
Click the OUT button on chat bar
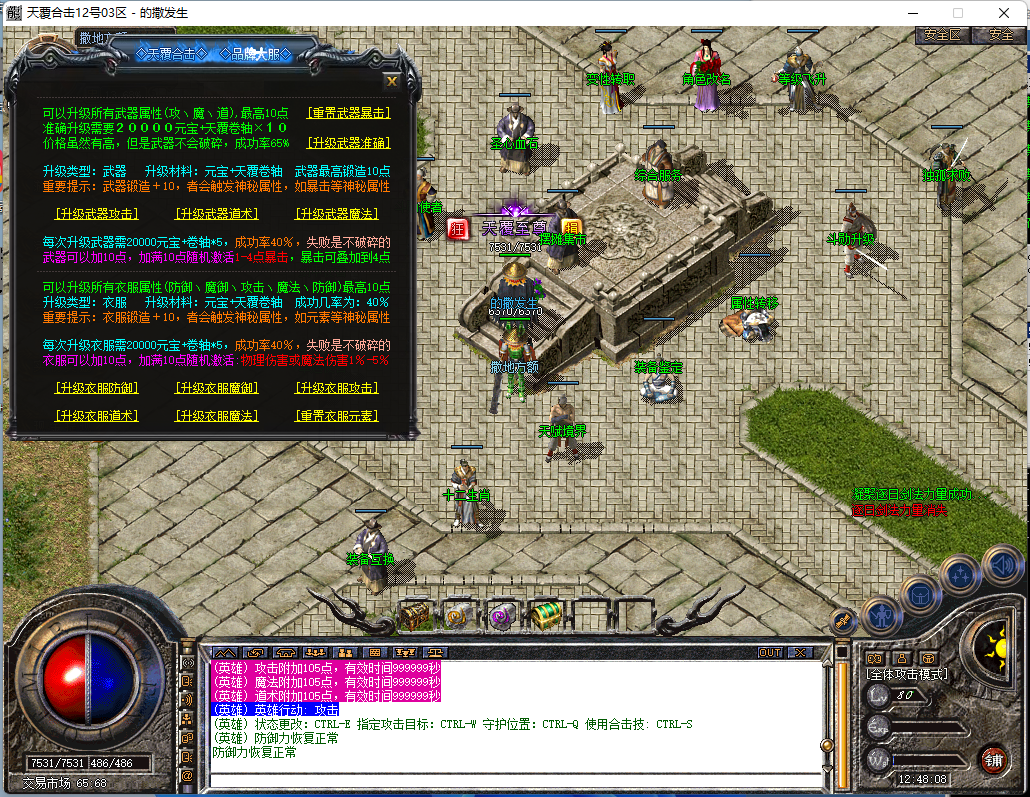770,652
